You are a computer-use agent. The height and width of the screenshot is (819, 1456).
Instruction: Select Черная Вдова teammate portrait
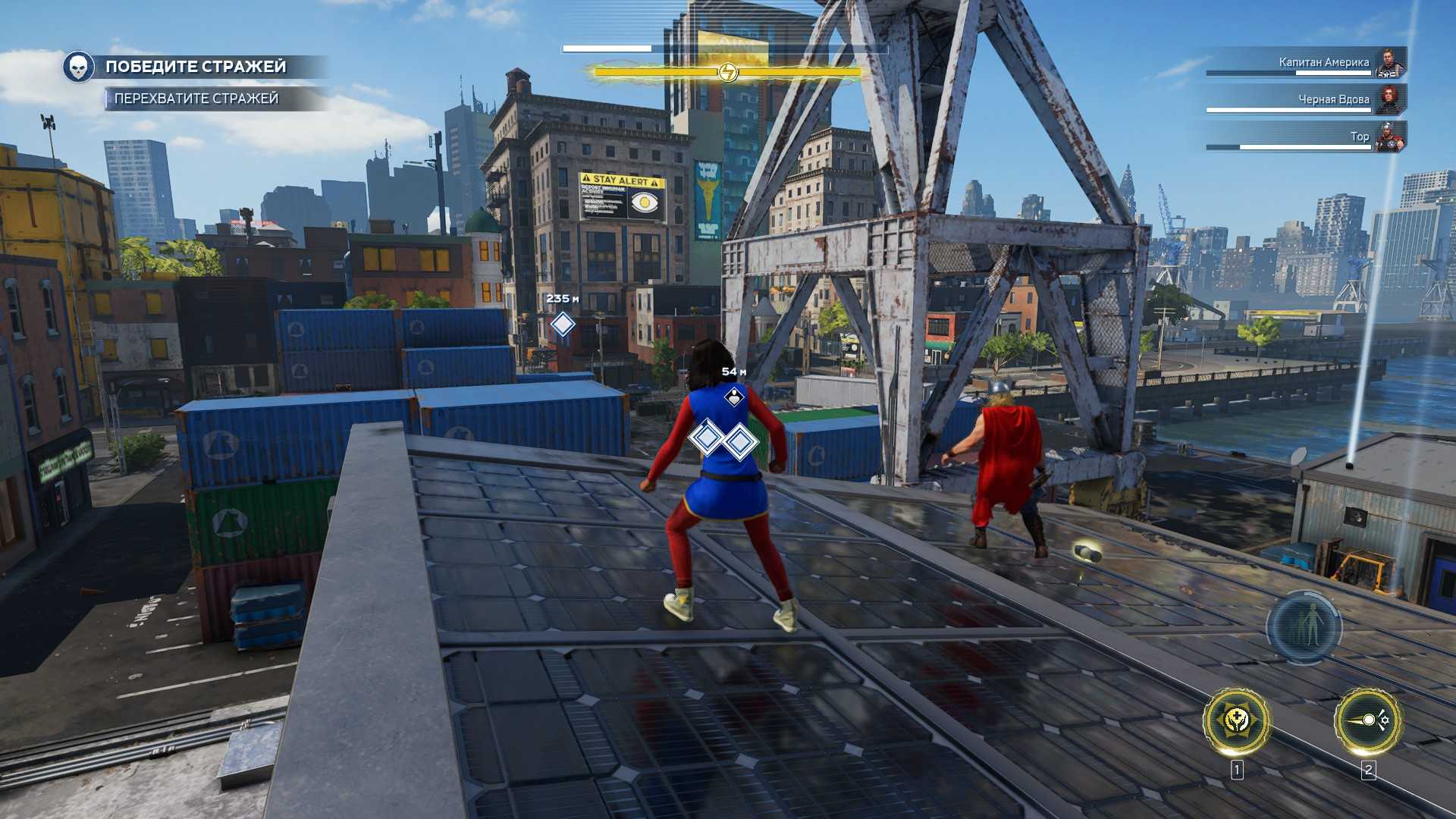pos(1389,99)
